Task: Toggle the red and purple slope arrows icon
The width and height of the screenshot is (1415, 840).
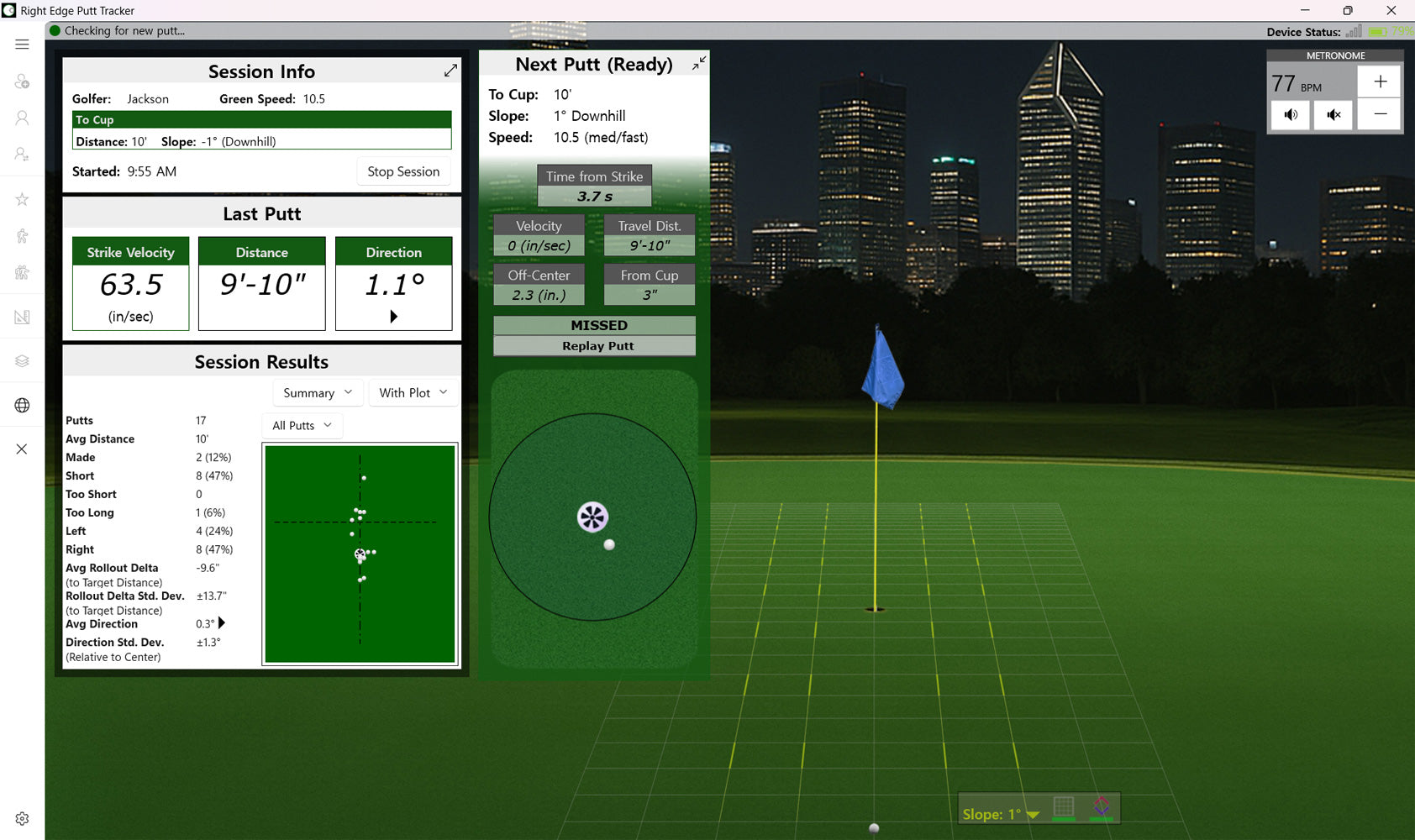Action: tap(1101, 807)
